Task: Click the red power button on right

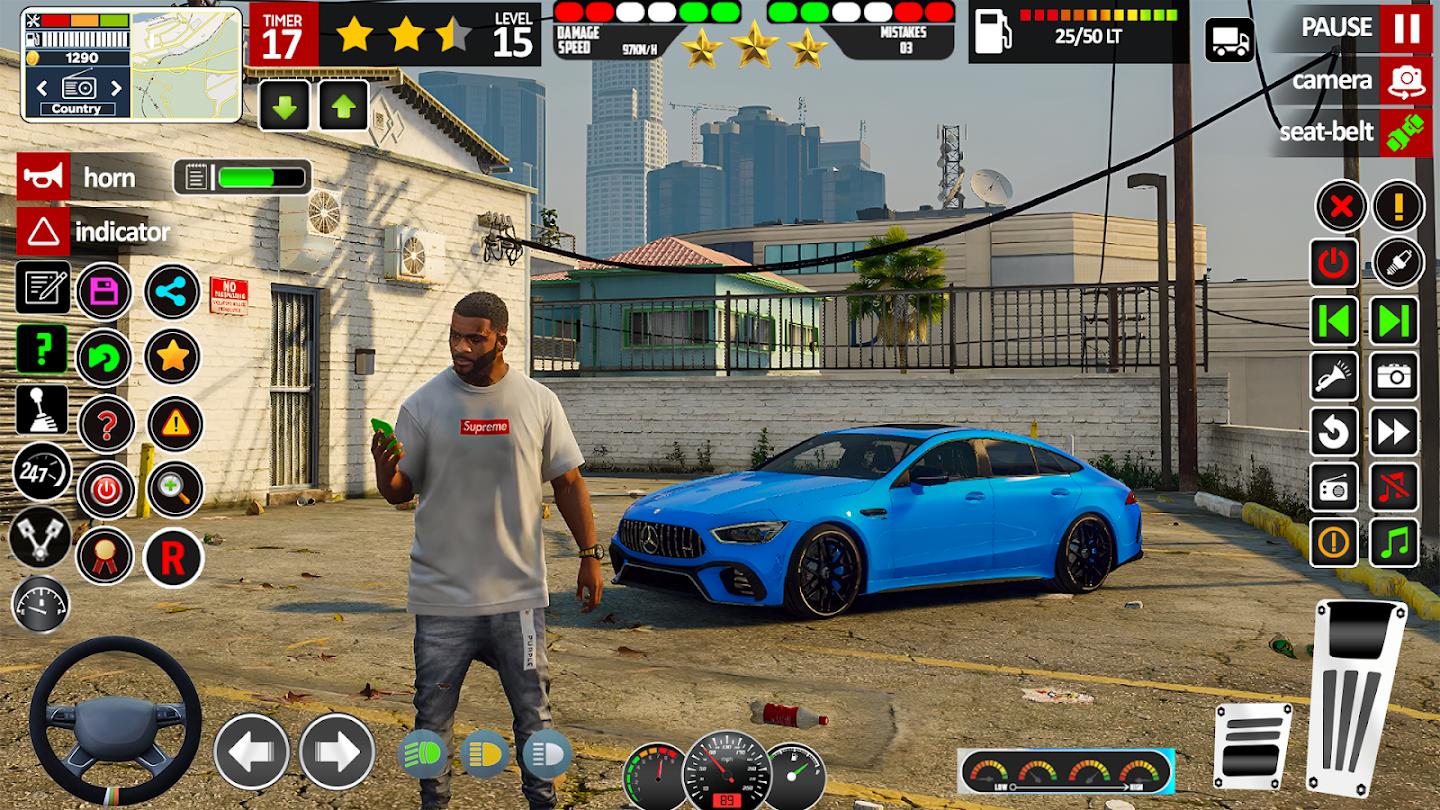Action: [x=1335, y=263]
